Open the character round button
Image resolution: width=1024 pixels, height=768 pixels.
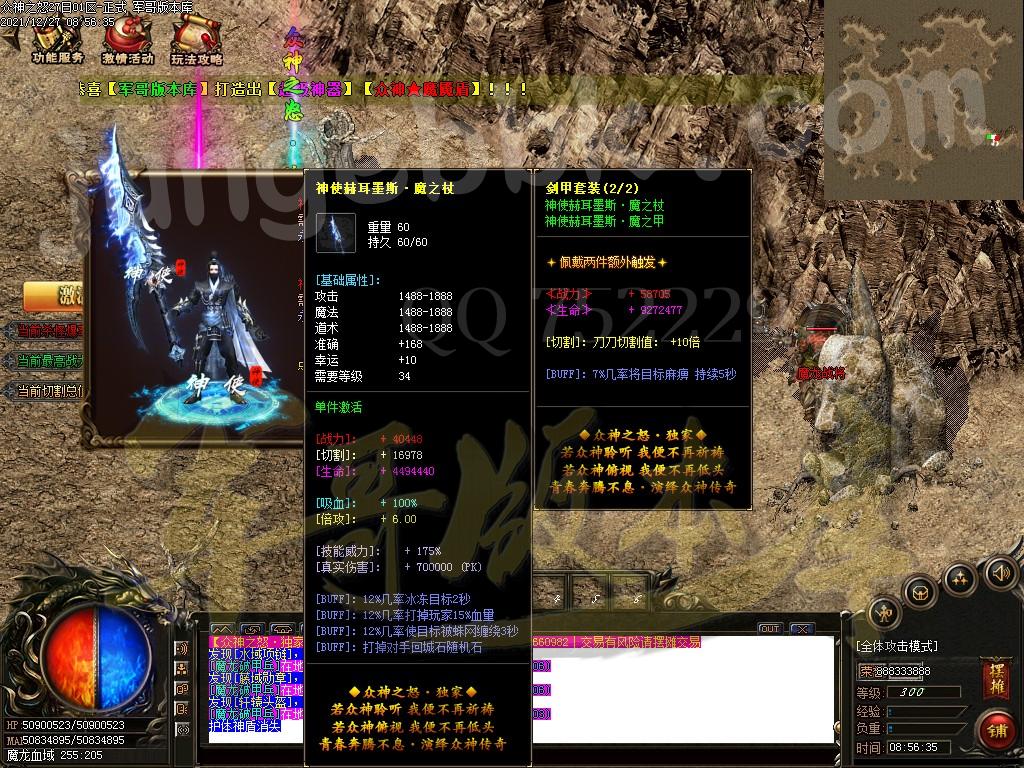click(x=883, y=612)
